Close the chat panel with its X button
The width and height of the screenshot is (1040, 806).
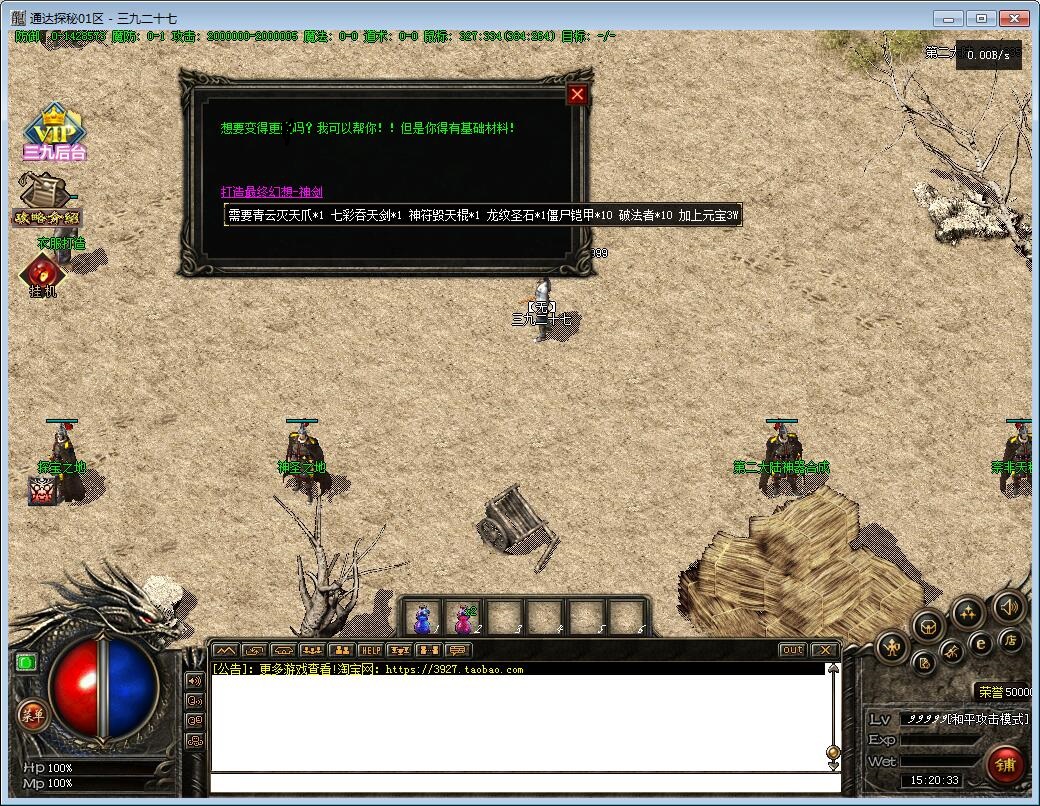[x=823, y=650]
